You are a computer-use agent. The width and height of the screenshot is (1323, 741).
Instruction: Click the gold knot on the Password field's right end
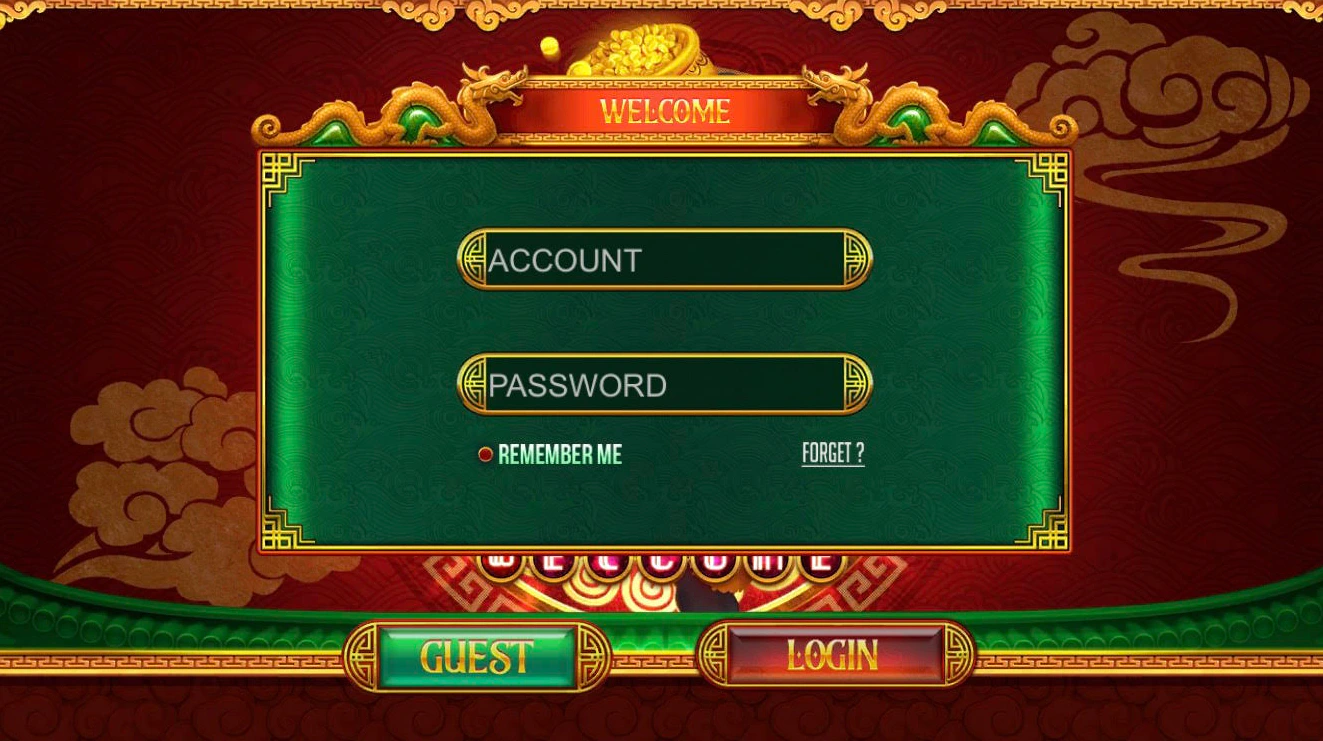tap(856, 383)
